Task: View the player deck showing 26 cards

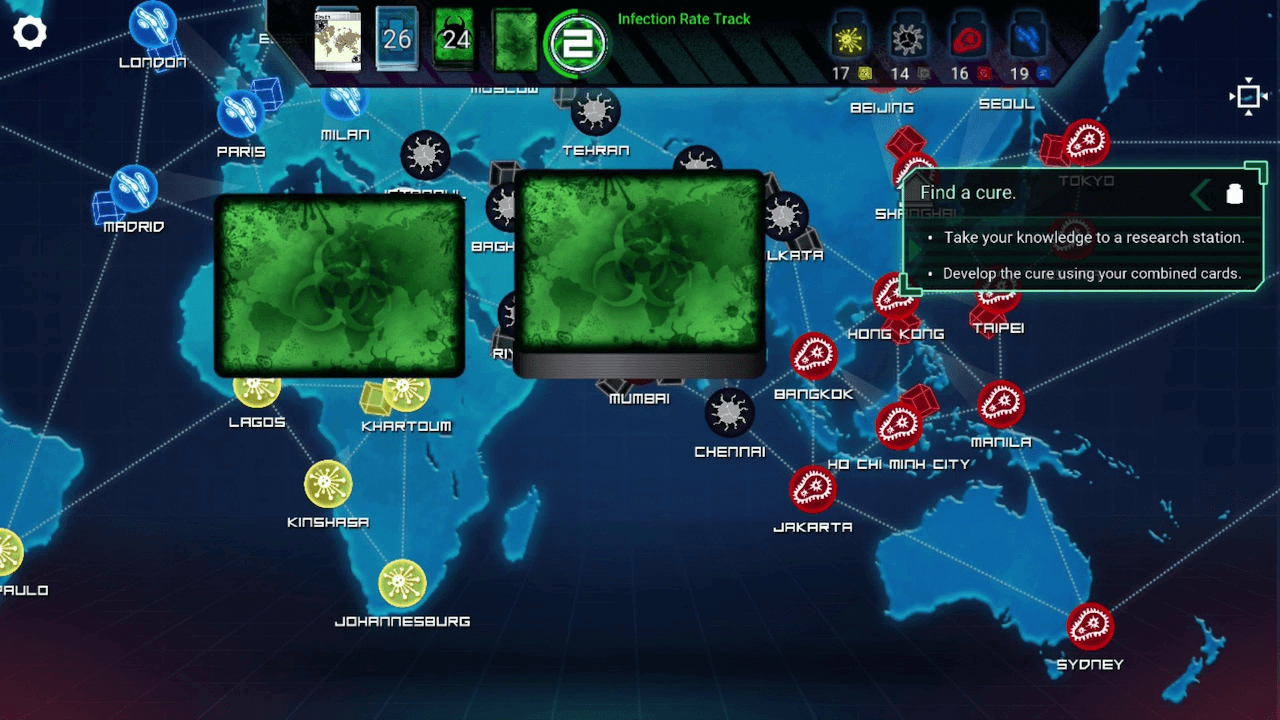Action: tap(396, 40)
